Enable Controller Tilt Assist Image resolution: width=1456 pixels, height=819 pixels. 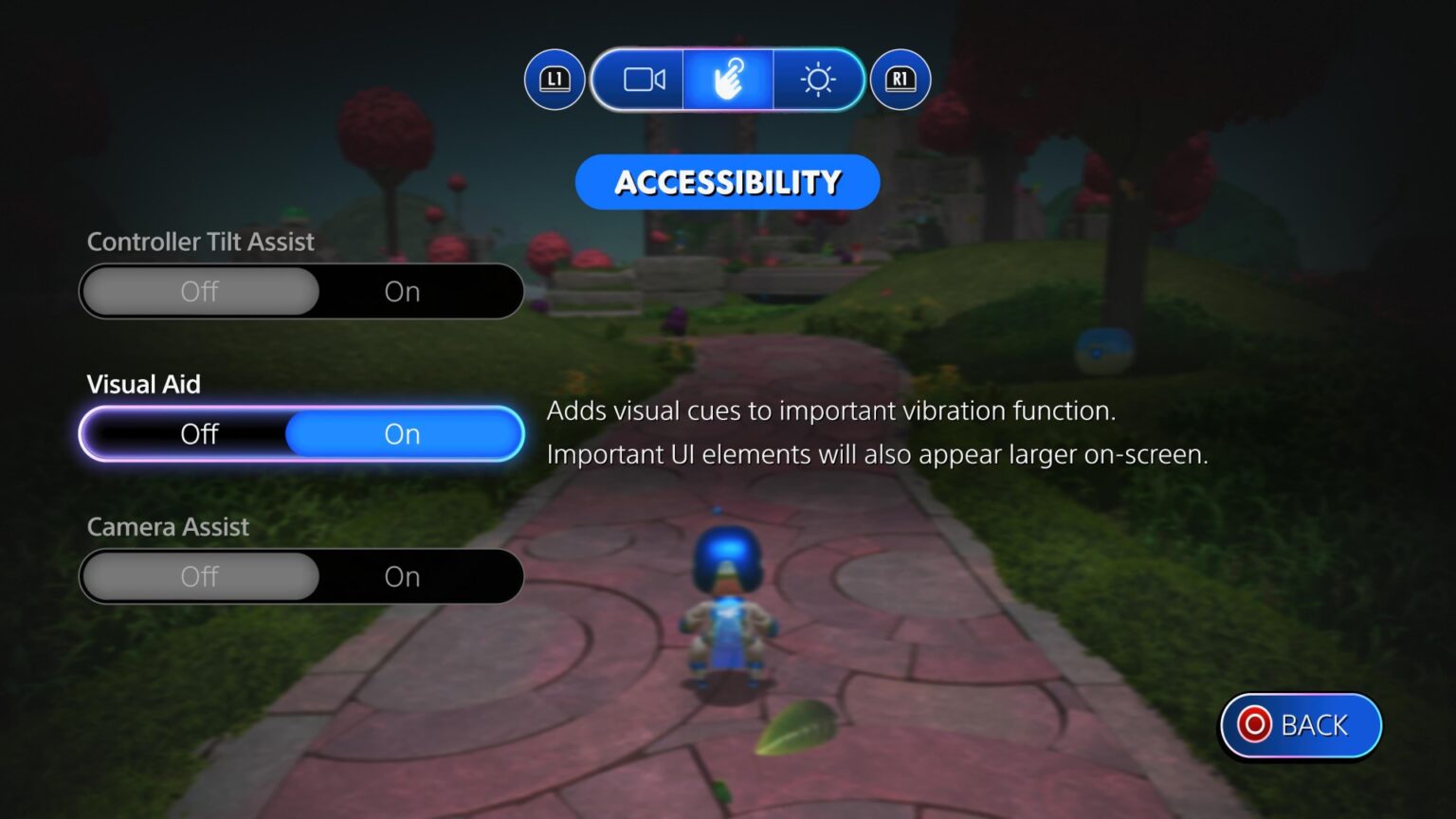(x=402, y=291)
